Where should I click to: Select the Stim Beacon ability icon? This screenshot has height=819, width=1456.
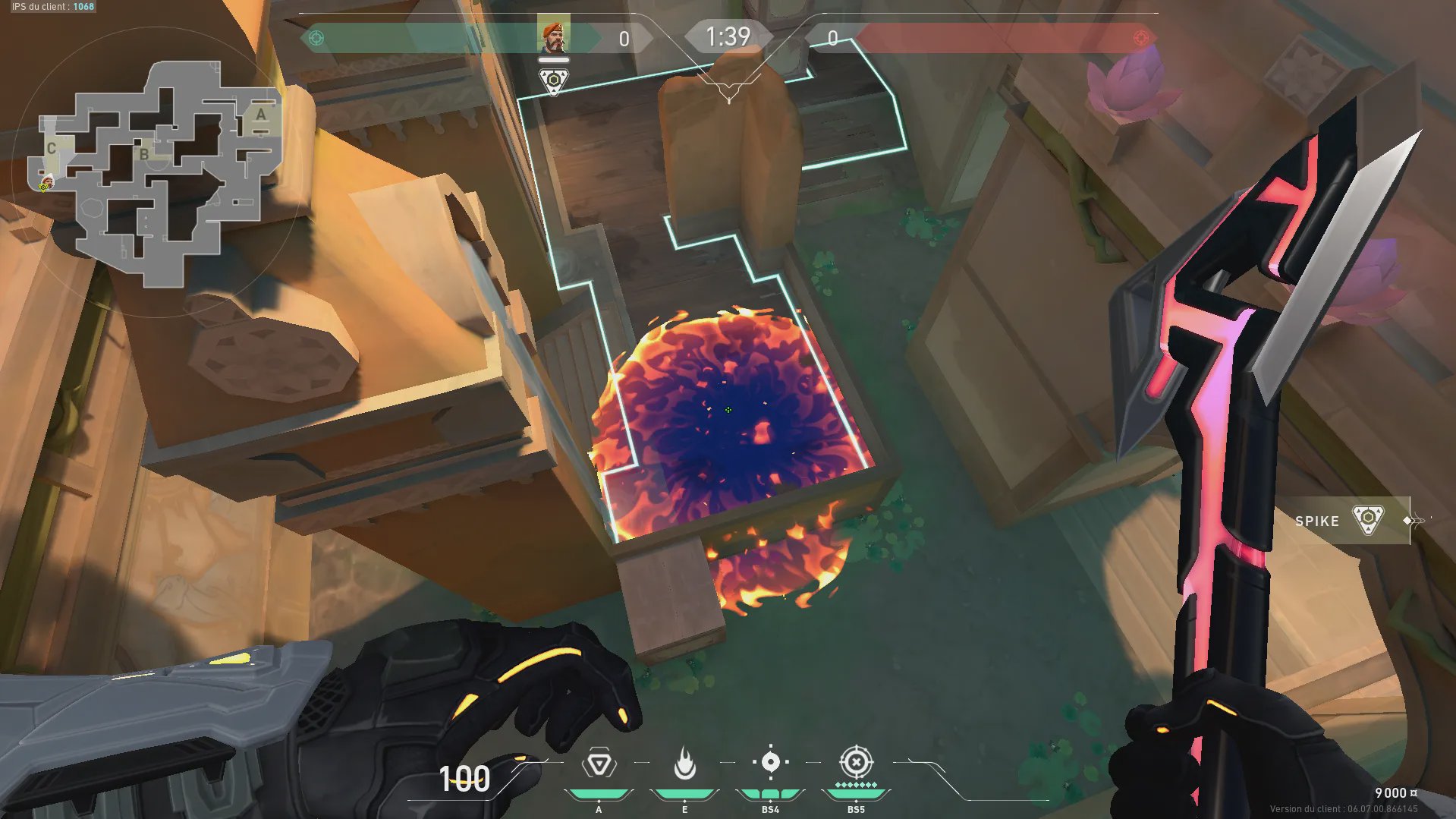(599, 764)
